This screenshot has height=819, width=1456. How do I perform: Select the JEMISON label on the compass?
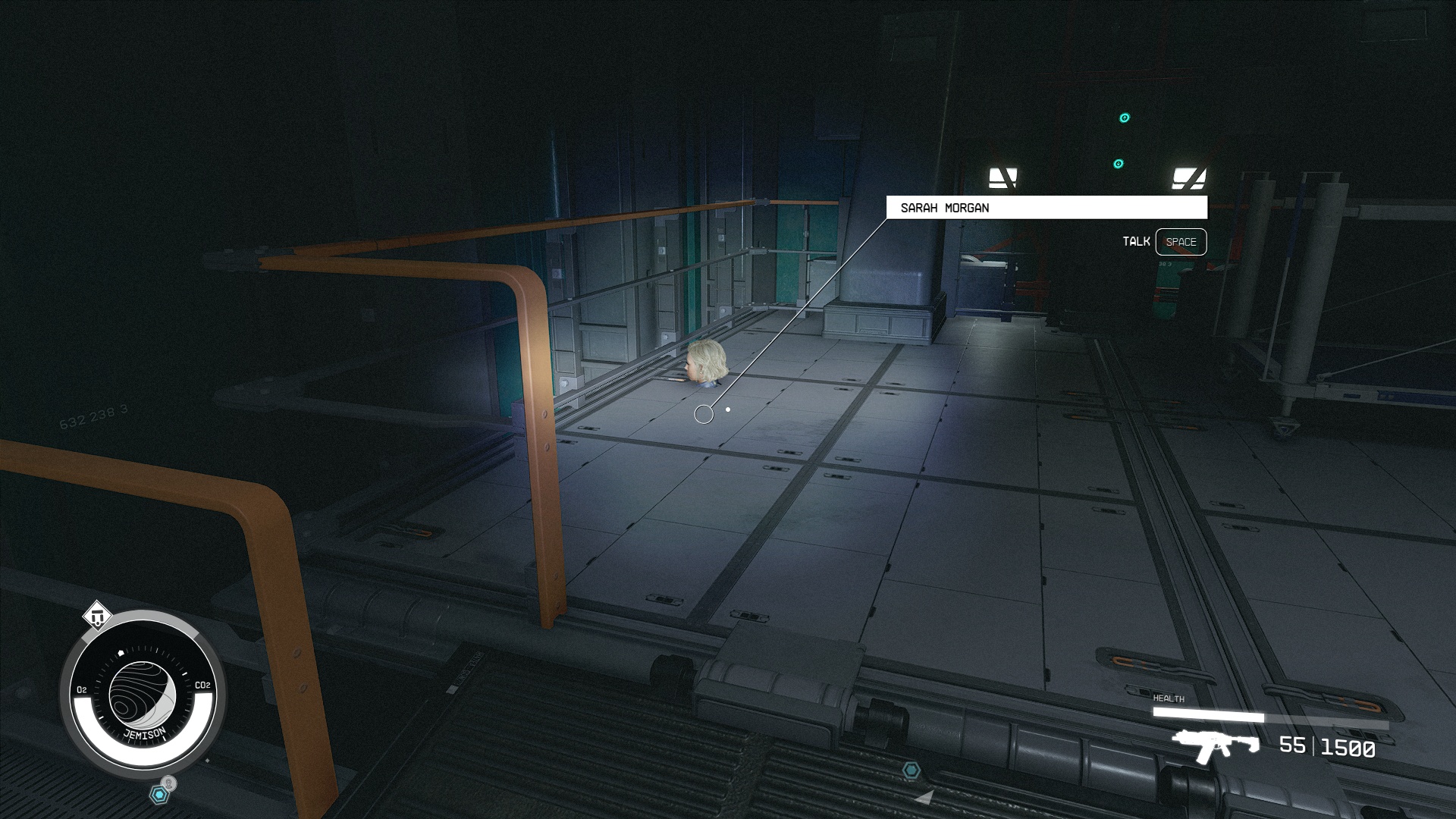[x=144, y=733]
